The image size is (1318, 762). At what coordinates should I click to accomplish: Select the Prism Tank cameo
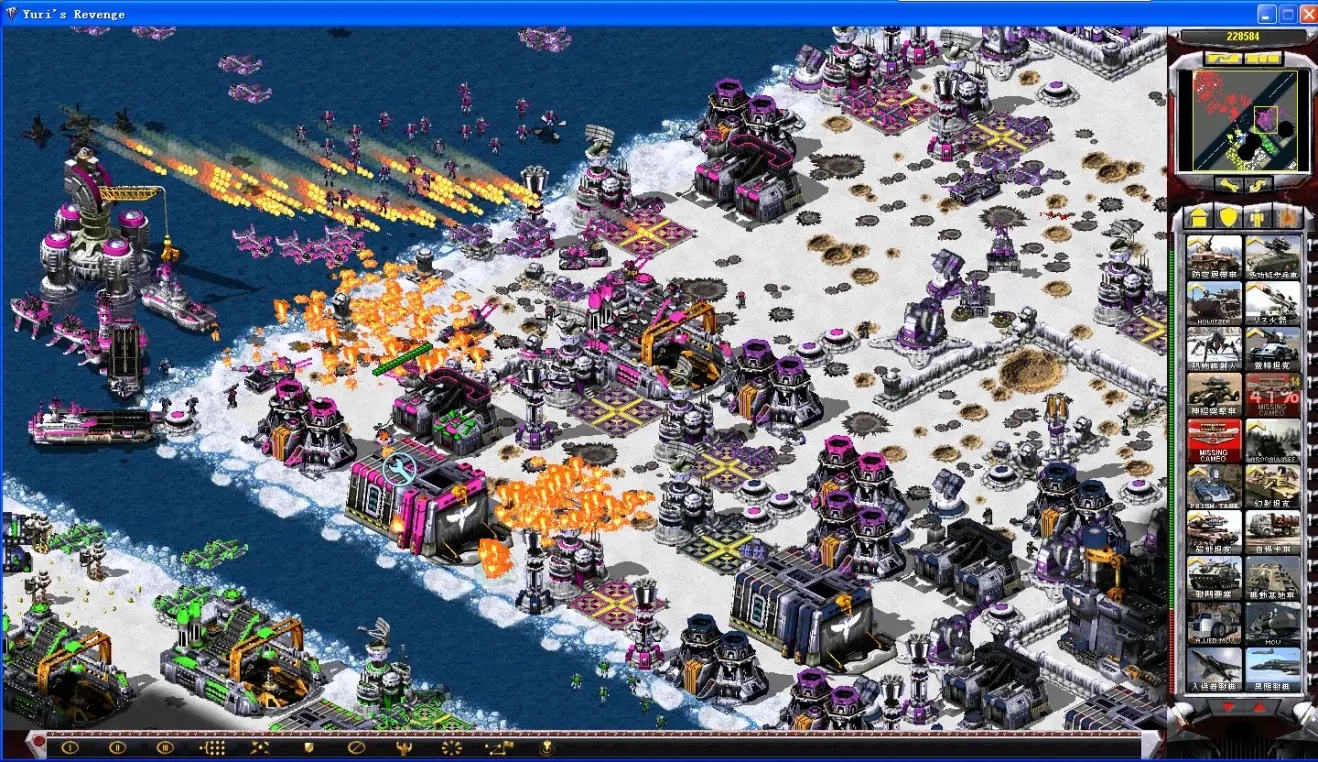point(1214,487)
